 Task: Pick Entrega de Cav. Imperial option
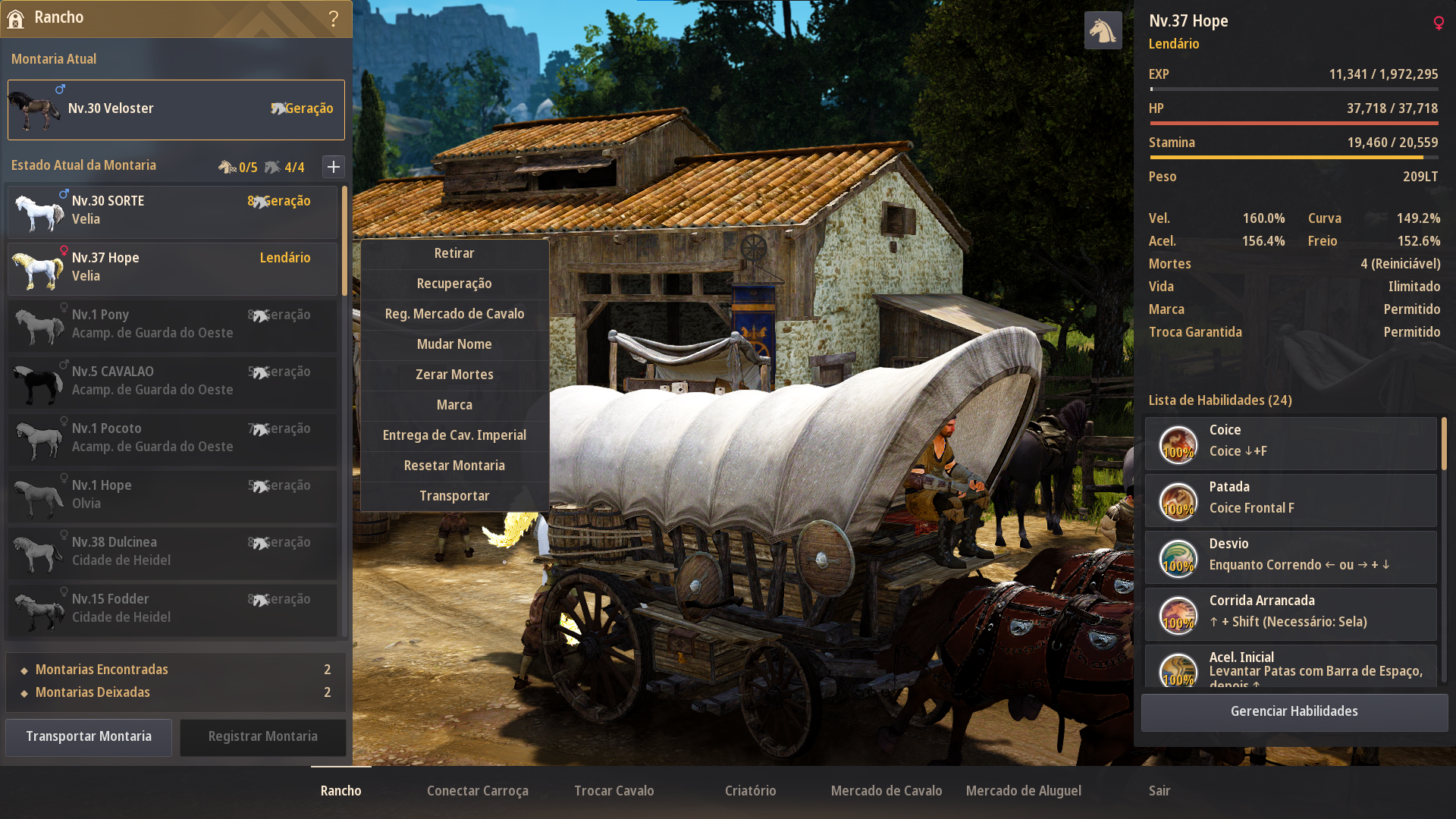tap(454, 435)
